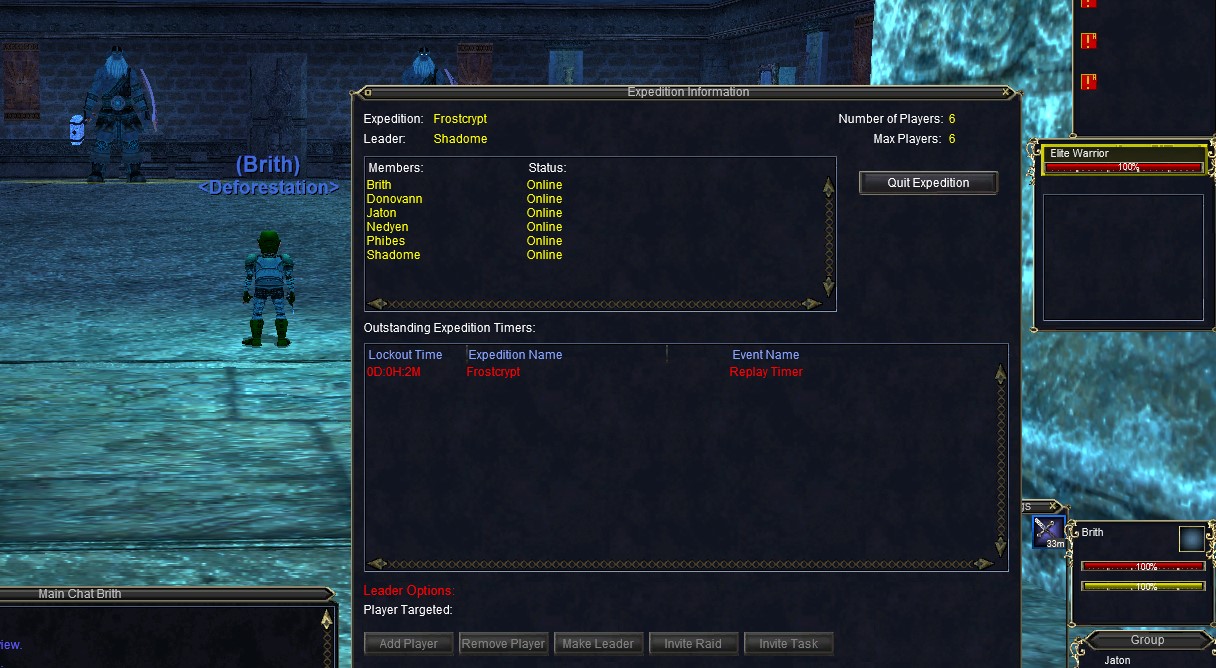This screenshot has width=1216, height=668.
Task: Select Donovann in the members list
Action: point(394,199)
